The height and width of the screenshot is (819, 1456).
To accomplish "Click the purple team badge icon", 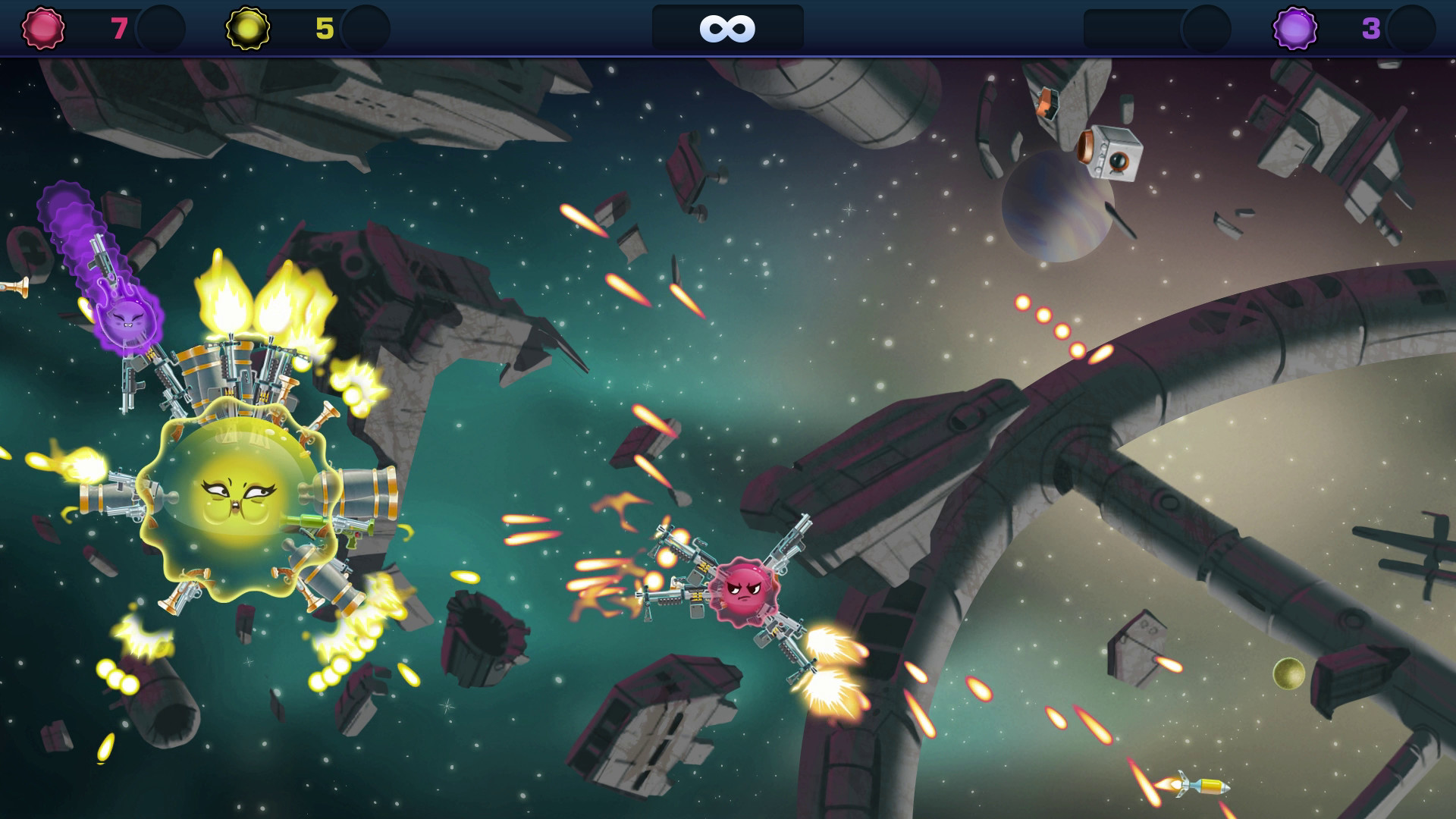I will 1297,28.
